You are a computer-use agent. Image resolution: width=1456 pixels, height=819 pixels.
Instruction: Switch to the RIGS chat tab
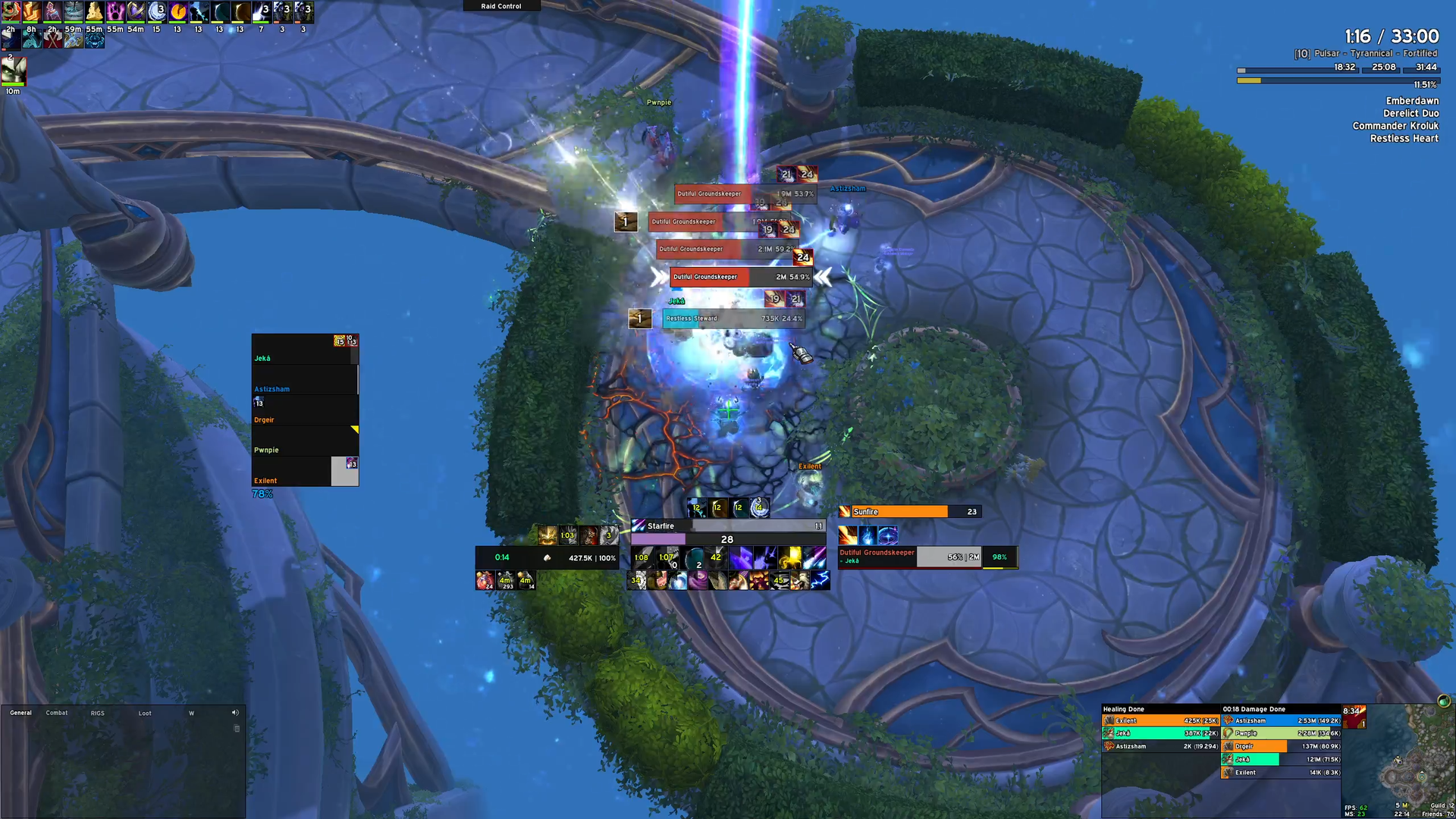(98, 713)
